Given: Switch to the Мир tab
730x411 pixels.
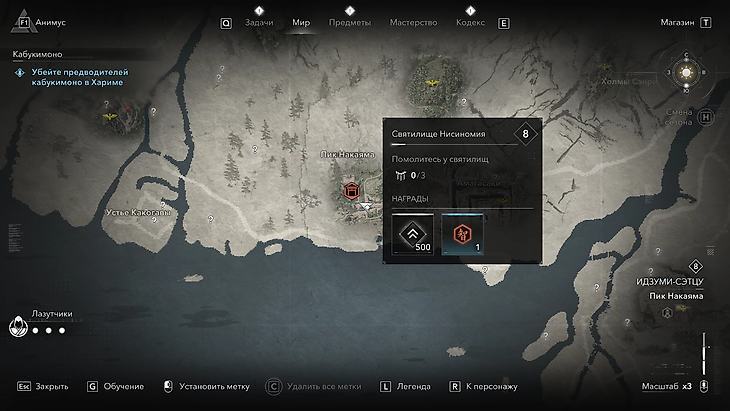Looking at the screenshot, I should click(x=301, y=22).
